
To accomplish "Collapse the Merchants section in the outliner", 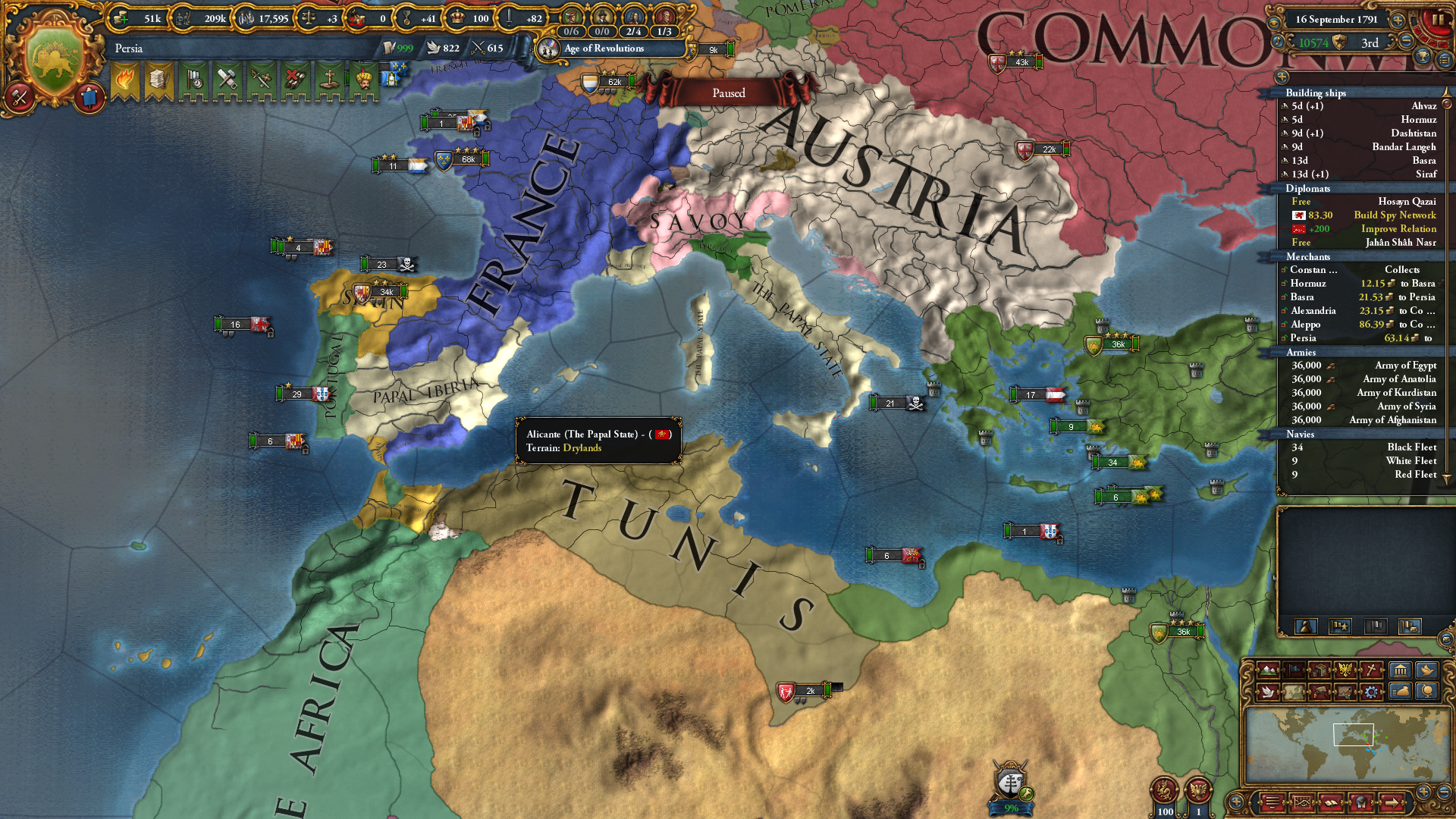I will pos(1307,256).
